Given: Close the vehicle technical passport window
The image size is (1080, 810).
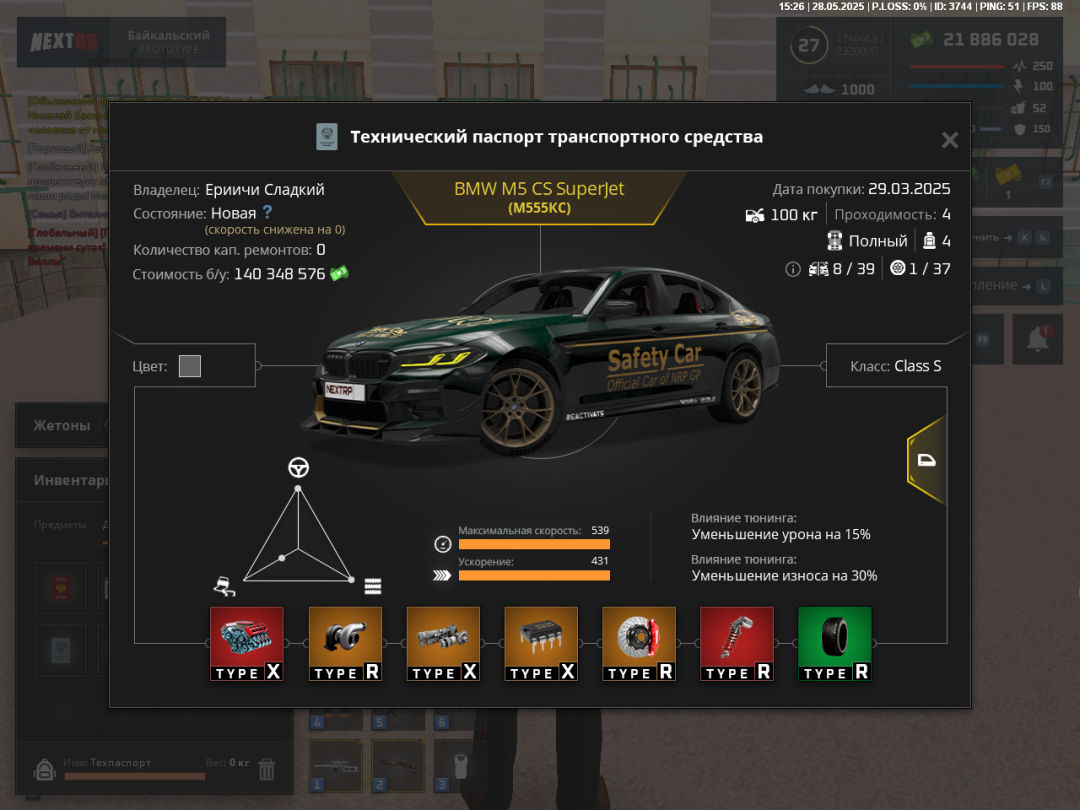Looking at the screenshot, I should click(x=949, y=140).
